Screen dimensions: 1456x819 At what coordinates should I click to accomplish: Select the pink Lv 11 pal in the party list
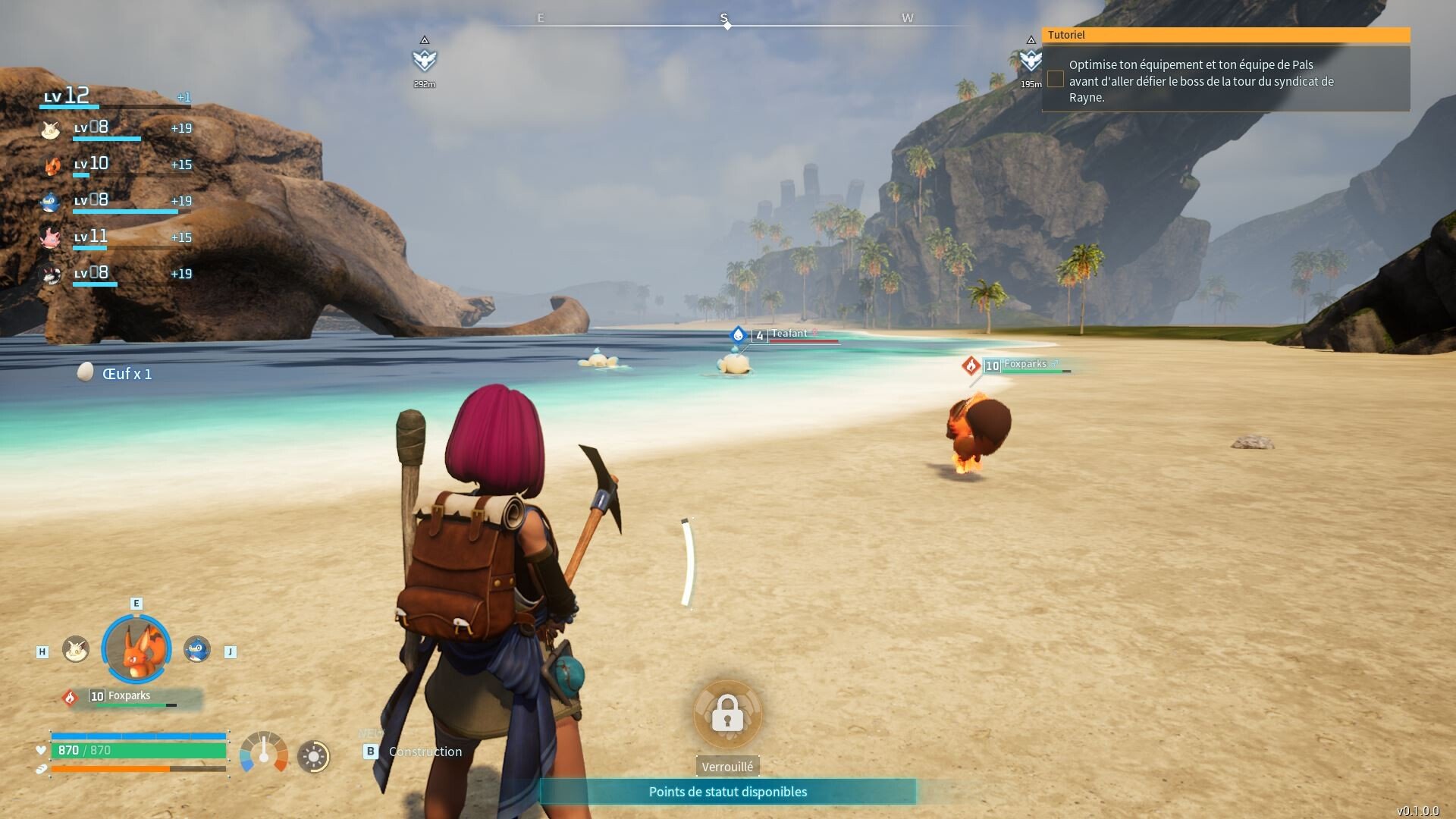[51, 237]
